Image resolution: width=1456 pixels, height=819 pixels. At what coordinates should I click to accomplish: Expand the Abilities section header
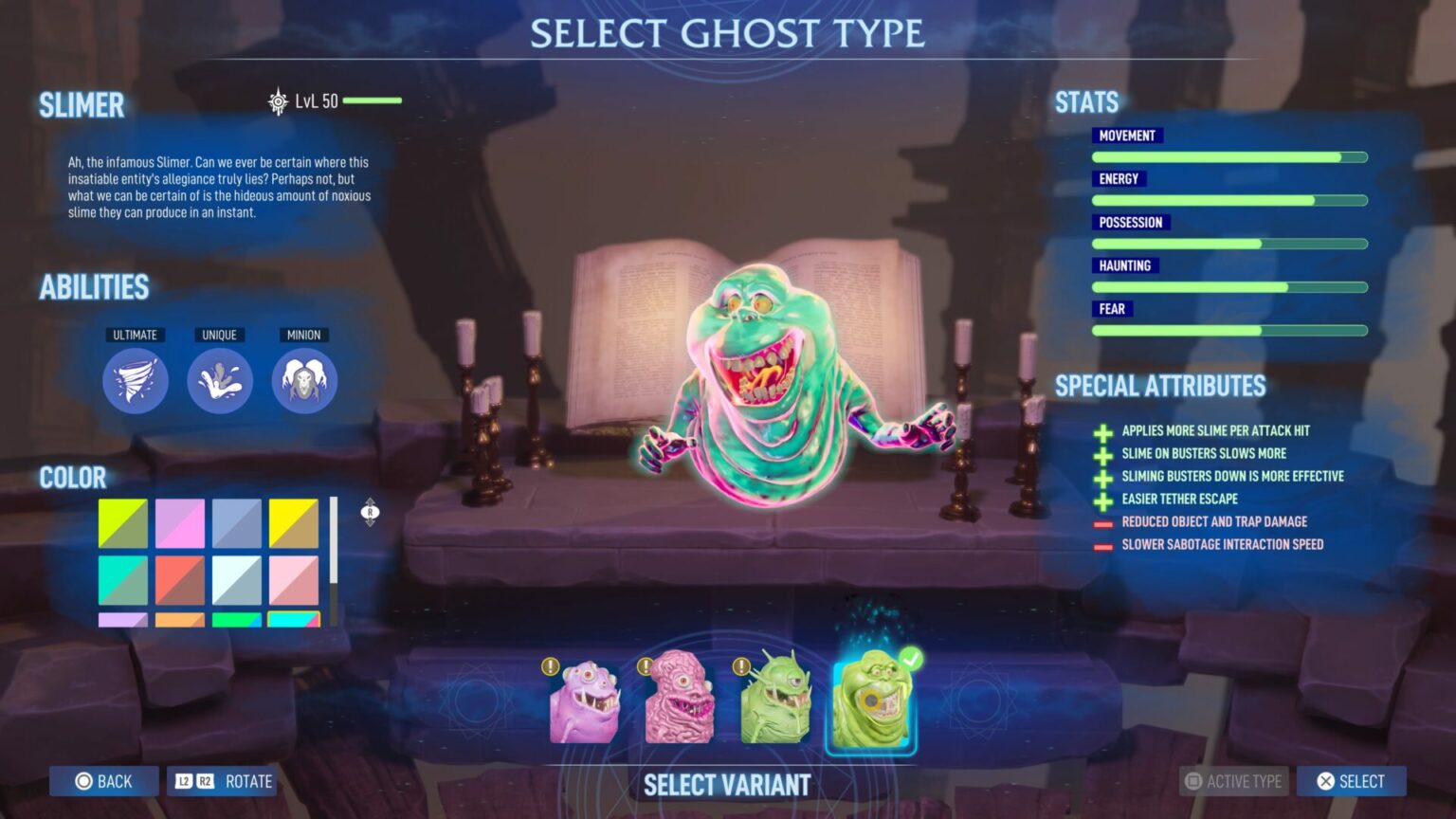pos(95,287)
